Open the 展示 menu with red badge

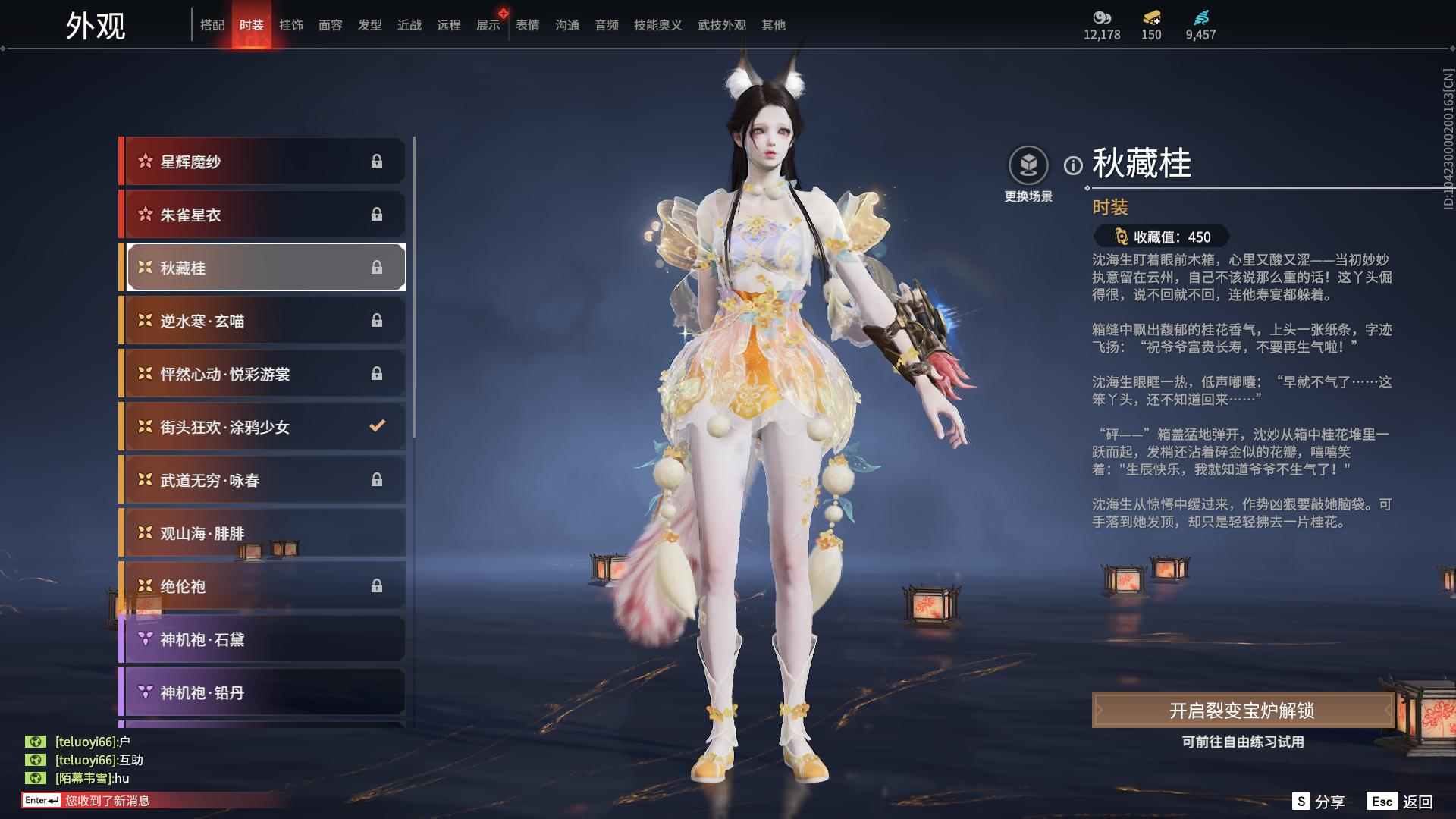click(x=488, y=25)
